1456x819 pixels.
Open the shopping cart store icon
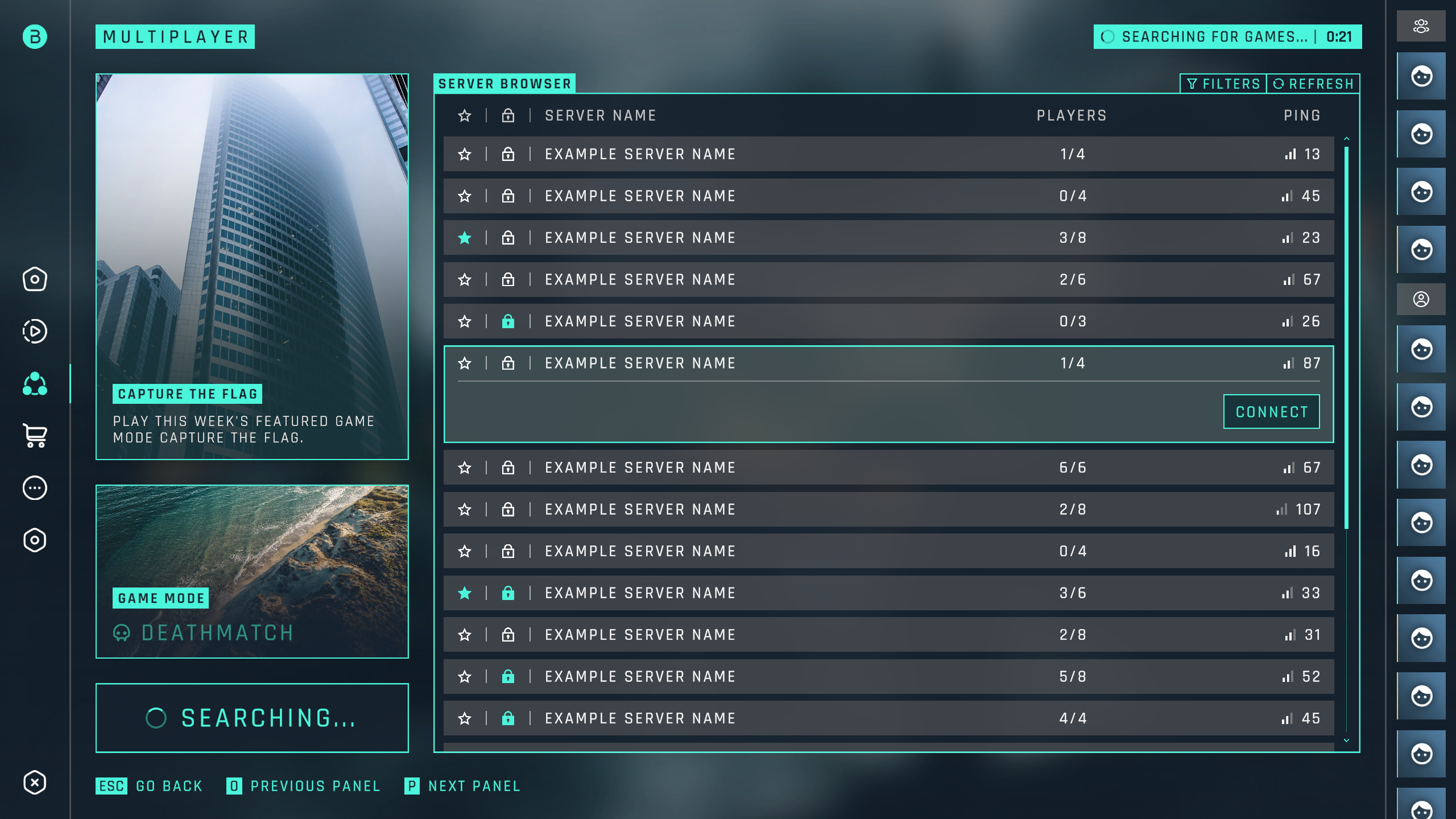tap(35, 436)
